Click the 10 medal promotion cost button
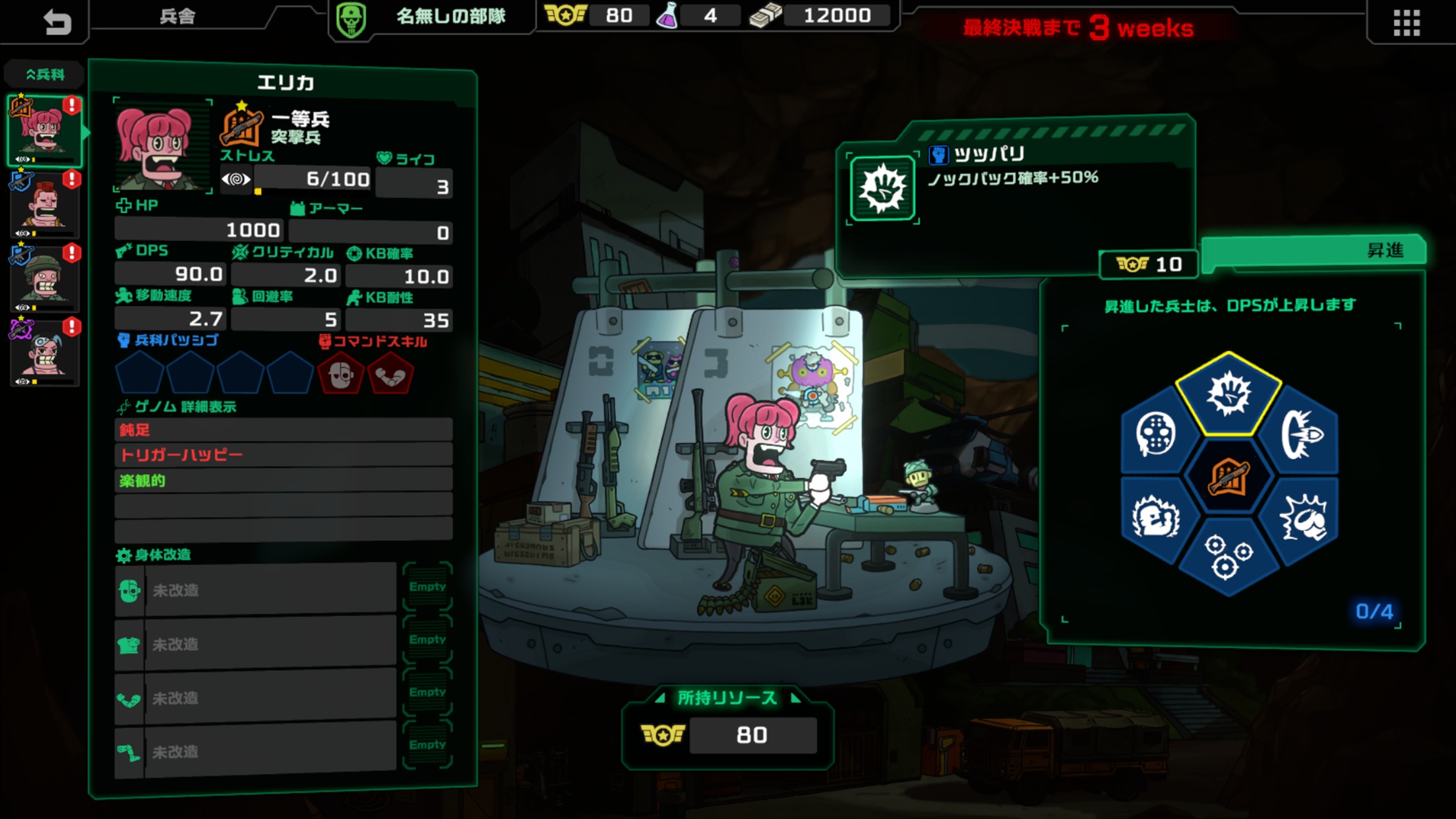Image resolution: width=1456 pixels, height=819 pixels. point(1149,264)
